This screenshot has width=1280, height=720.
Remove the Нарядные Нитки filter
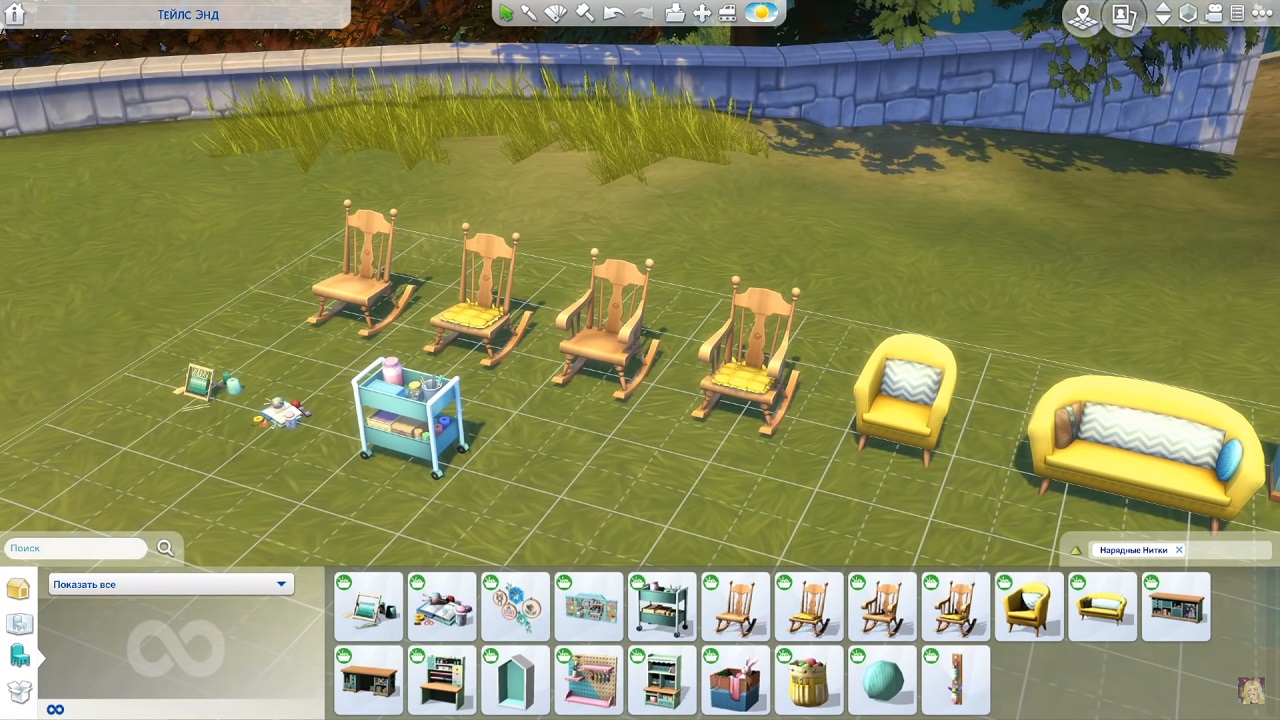click(1179, 550)
